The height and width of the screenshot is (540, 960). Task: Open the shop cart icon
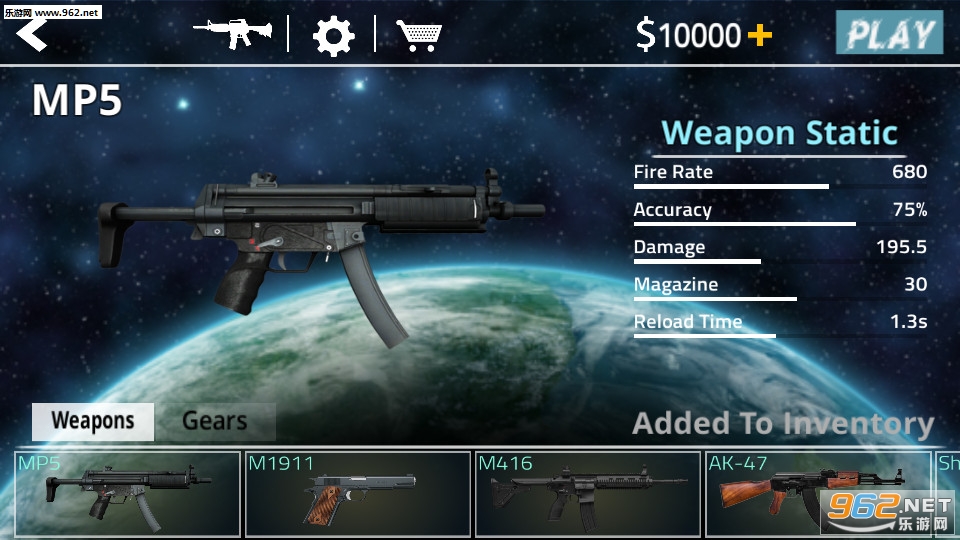coord(420,35)
